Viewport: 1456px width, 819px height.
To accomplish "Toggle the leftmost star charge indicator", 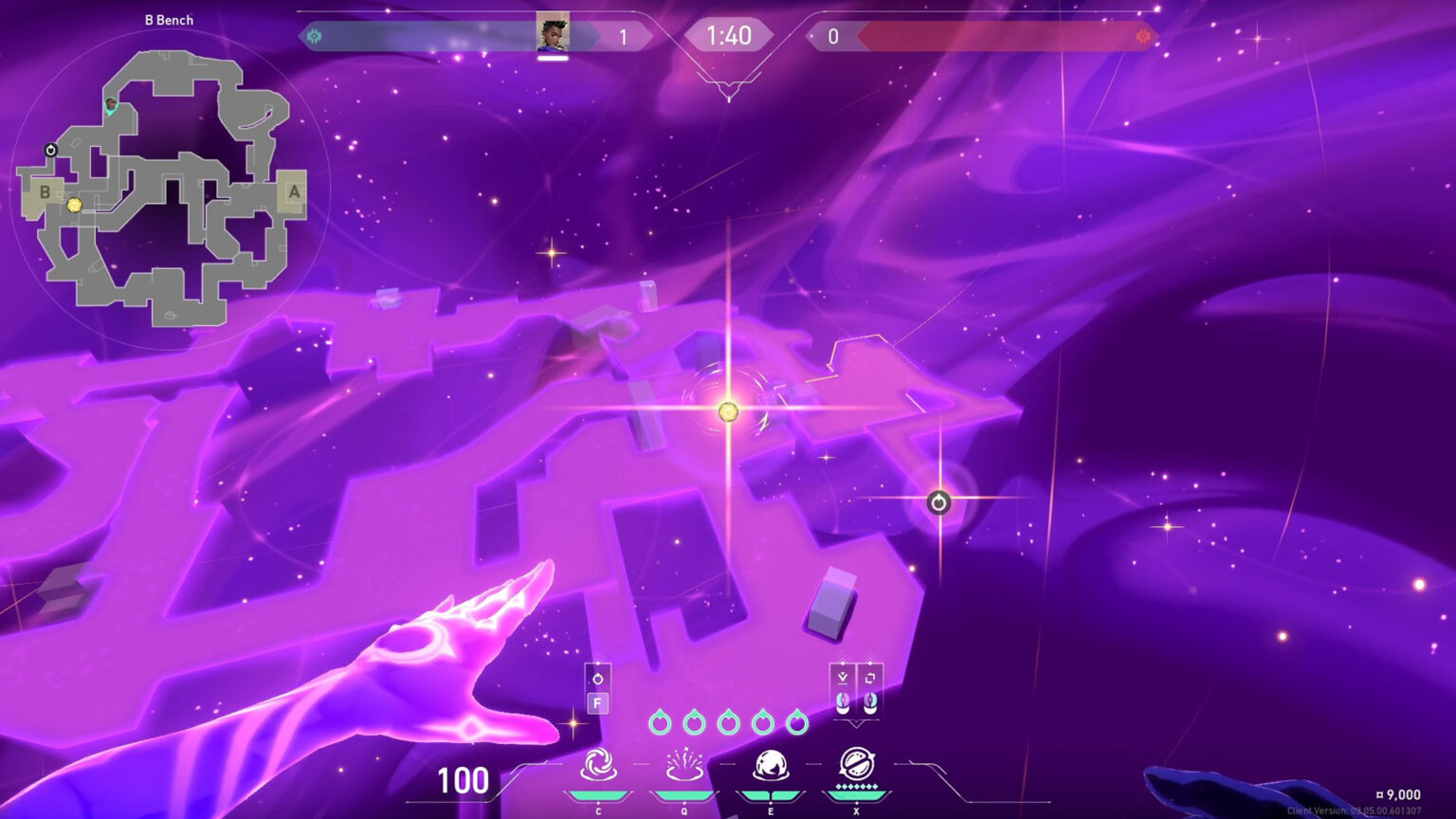I will (x=663, y=722).
